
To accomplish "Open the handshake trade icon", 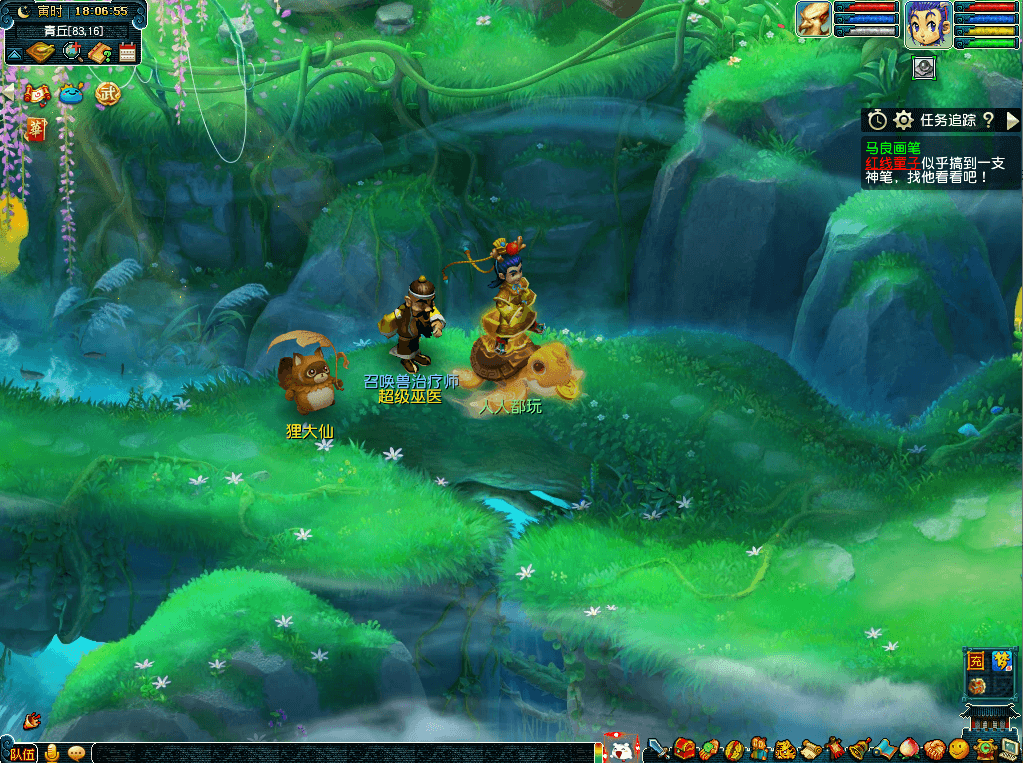I will point(934,748).
